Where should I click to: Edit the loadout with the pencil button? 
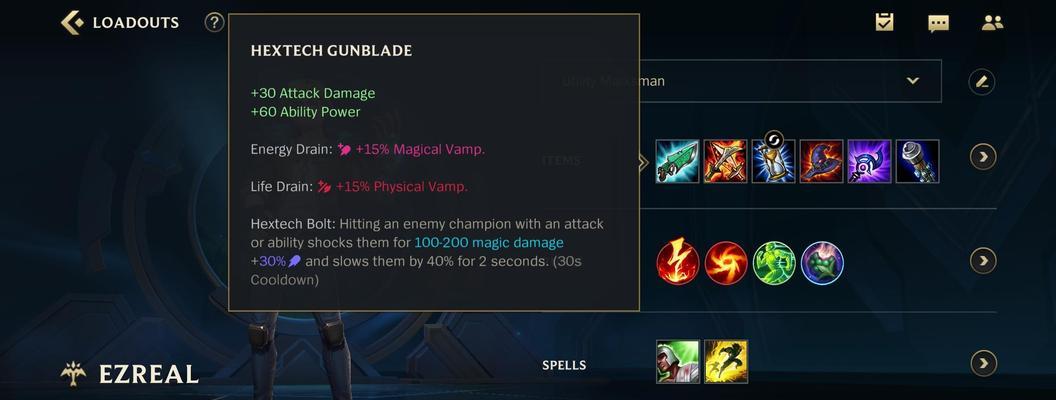[982, 82]
